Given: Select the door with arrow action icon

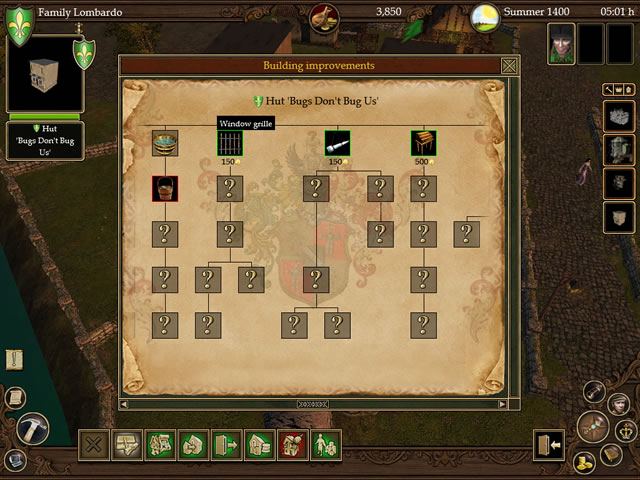Looking at the screenshot, I should (226, 445).
